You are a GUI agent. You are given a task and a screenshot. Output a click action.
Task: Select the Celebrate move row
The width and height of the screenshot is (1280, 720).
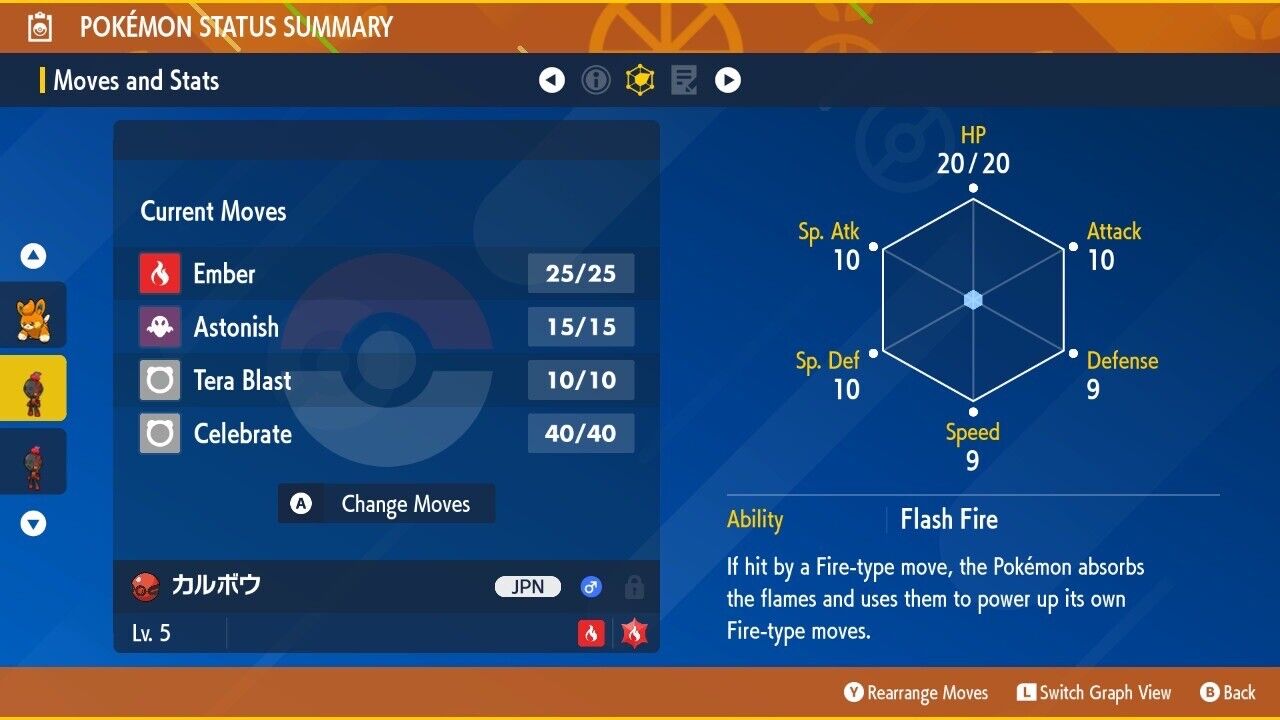[x=386, y=434]
